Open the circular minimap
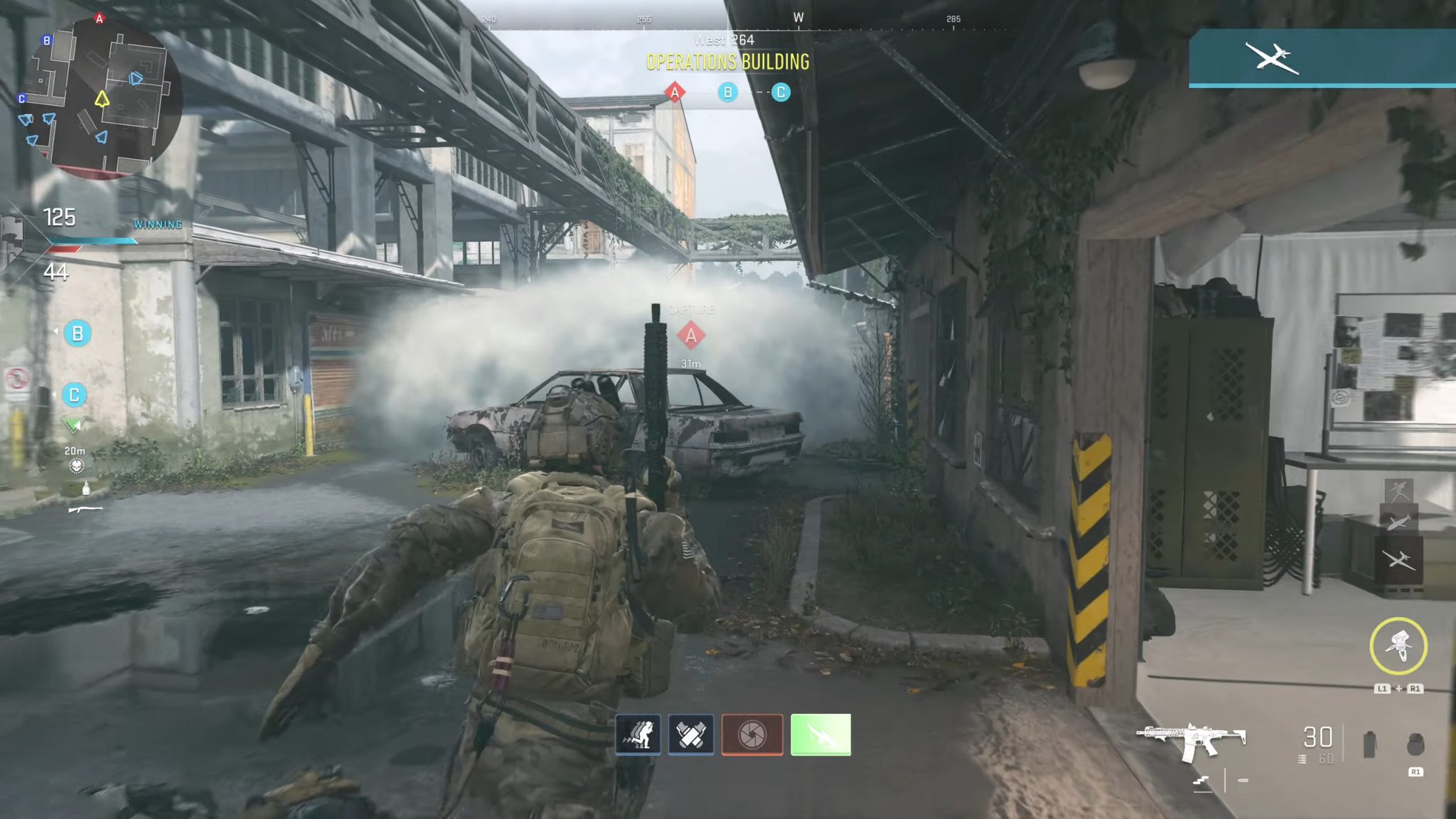1456x819 pixels. click(x=98, y=98)
